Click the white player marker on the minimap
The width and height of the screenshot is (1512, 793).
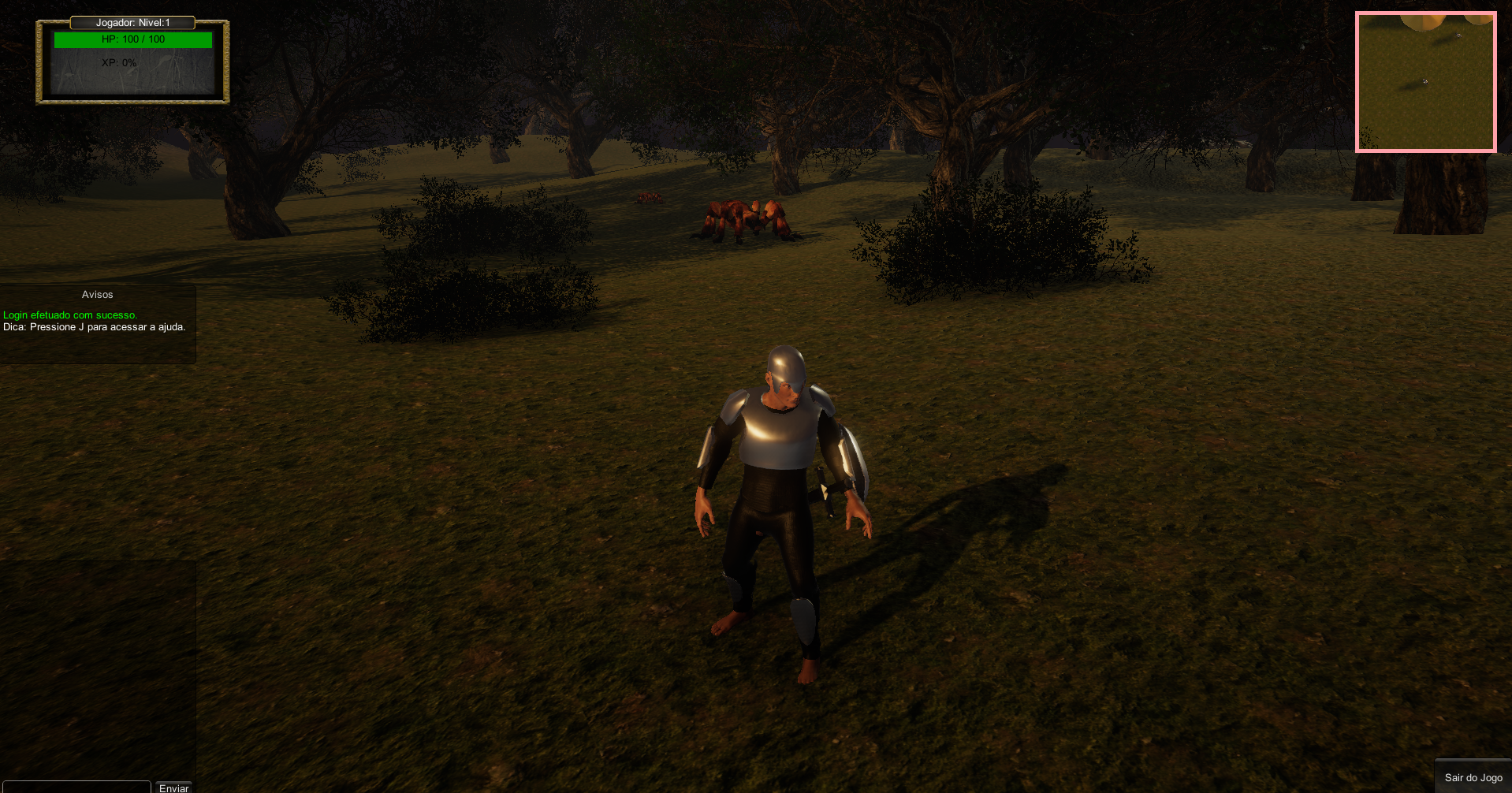[1424, 80]
